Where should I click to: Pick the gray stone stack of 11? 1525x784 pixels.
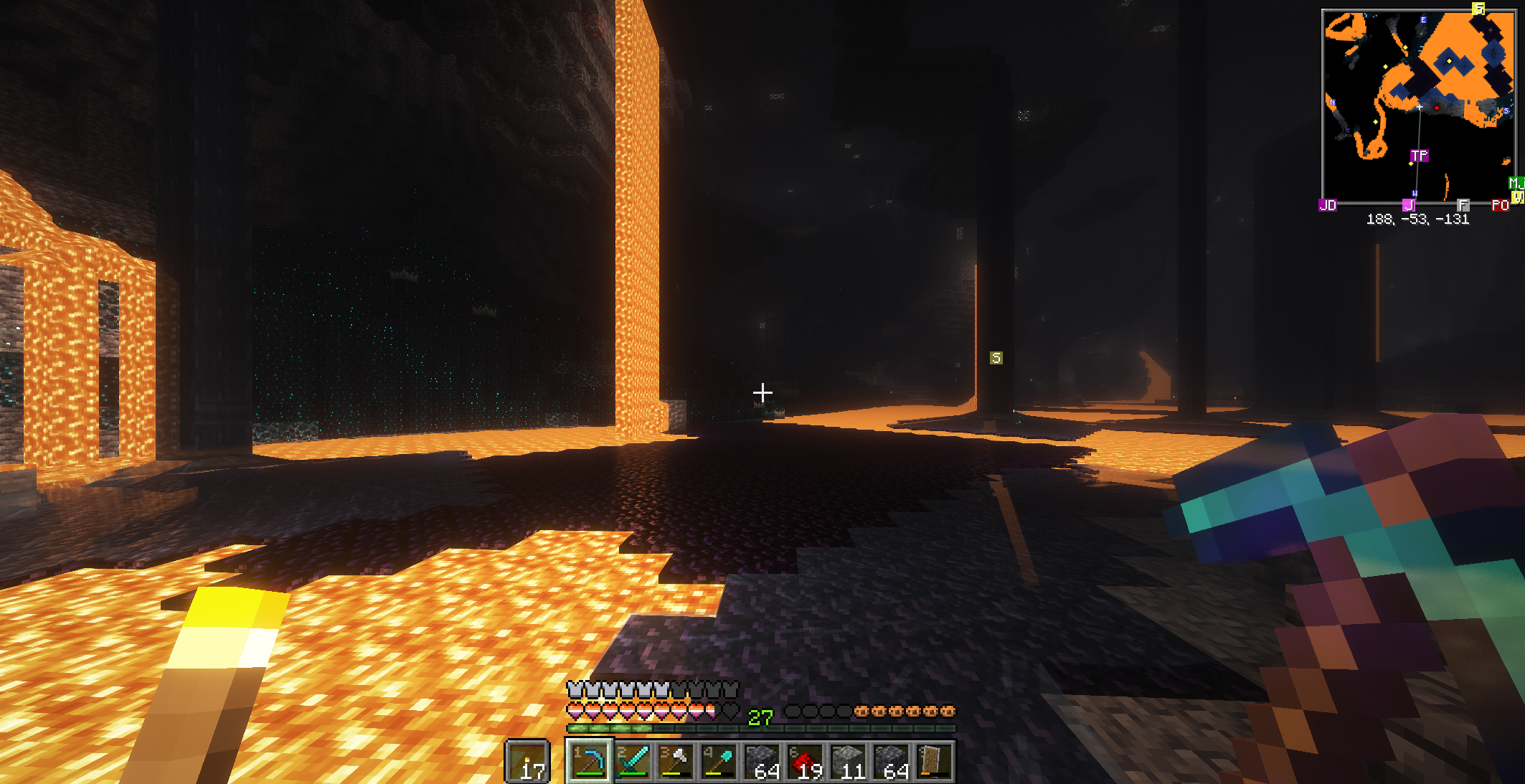coord(848,761)
